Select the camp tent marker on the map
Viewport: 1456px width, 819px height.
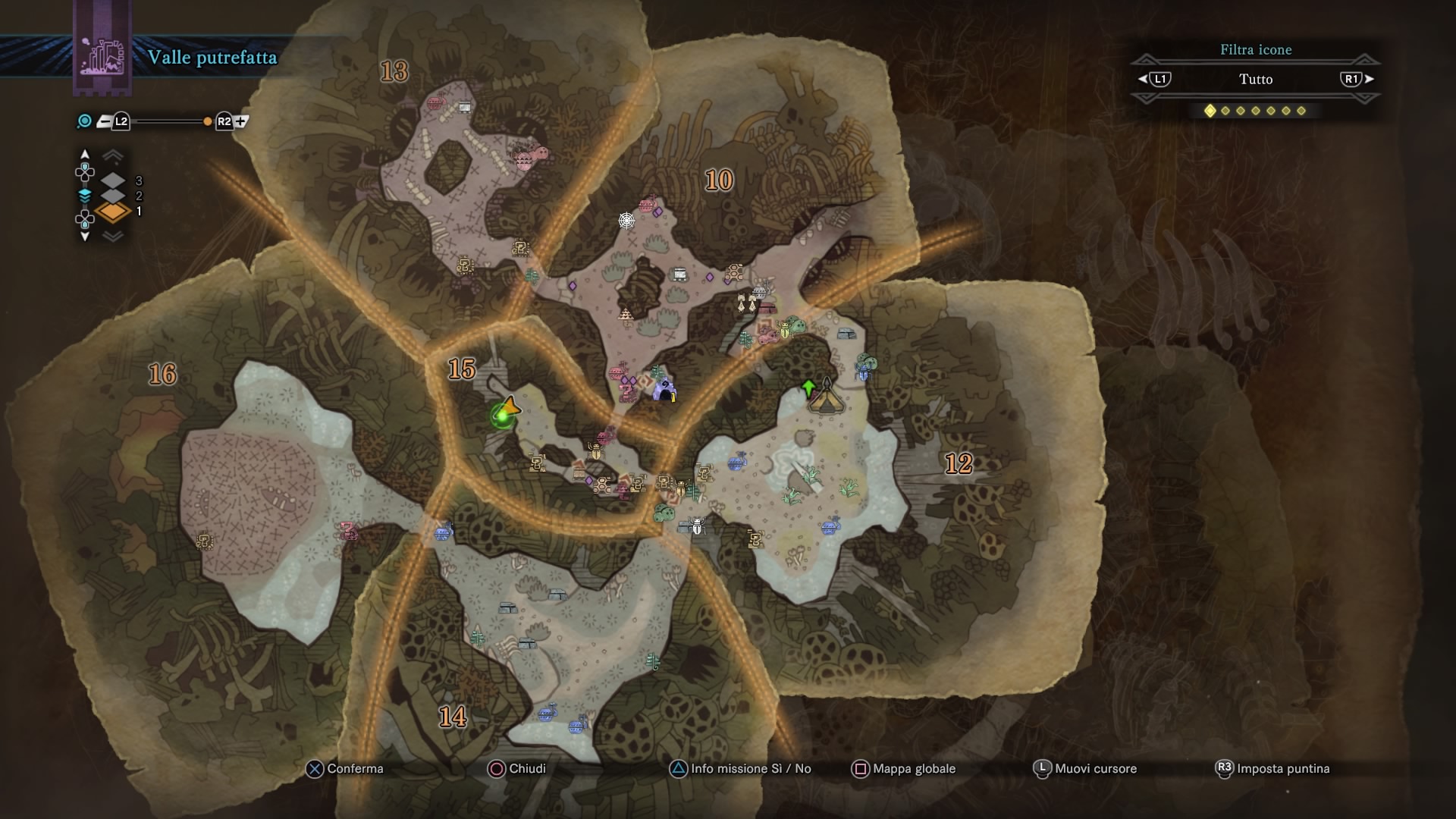coord(826,397)
